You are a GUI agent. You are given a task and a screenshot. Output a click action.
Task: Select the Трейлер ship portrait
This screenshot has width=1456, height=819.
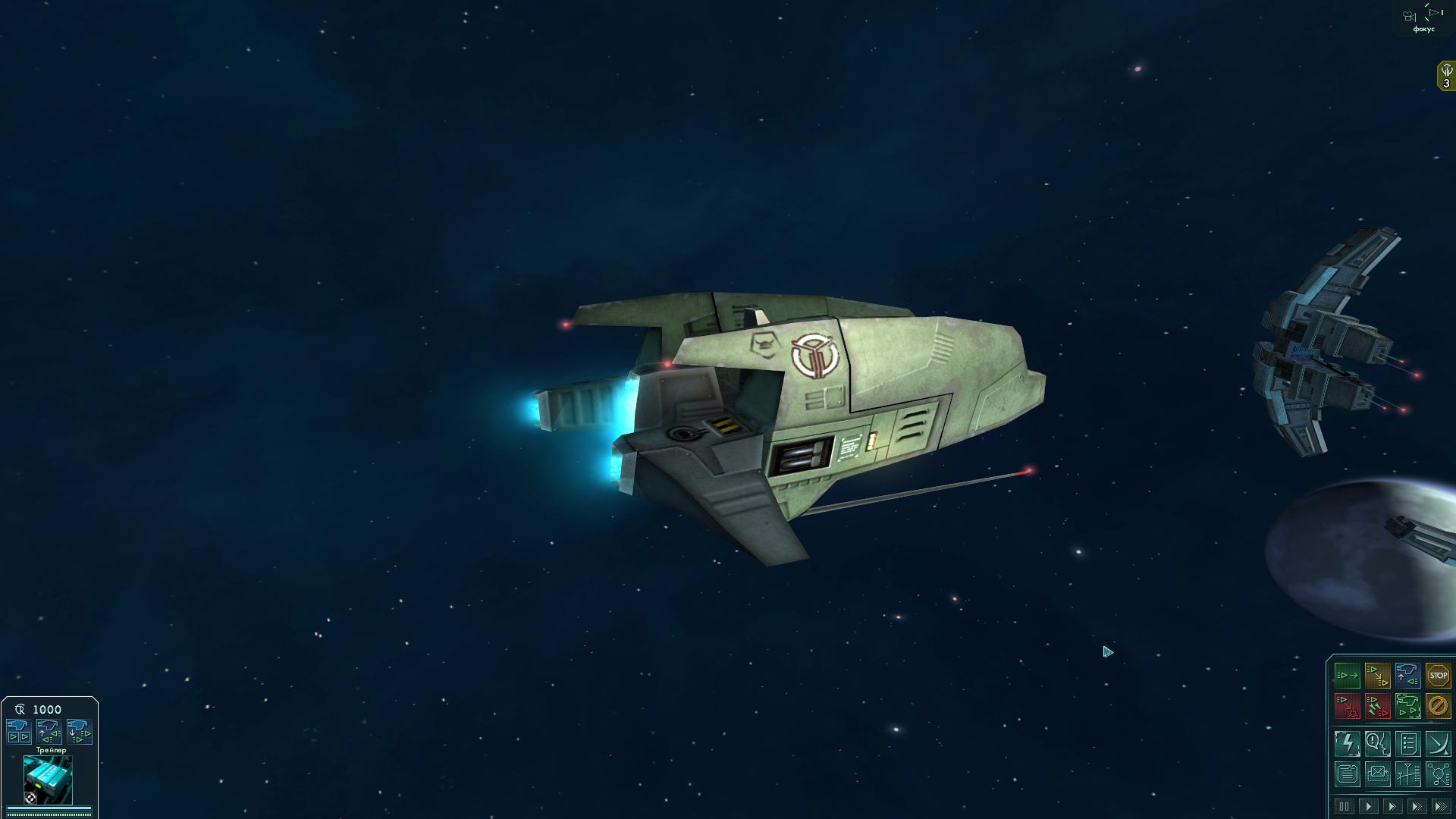(x=48, y=780)
